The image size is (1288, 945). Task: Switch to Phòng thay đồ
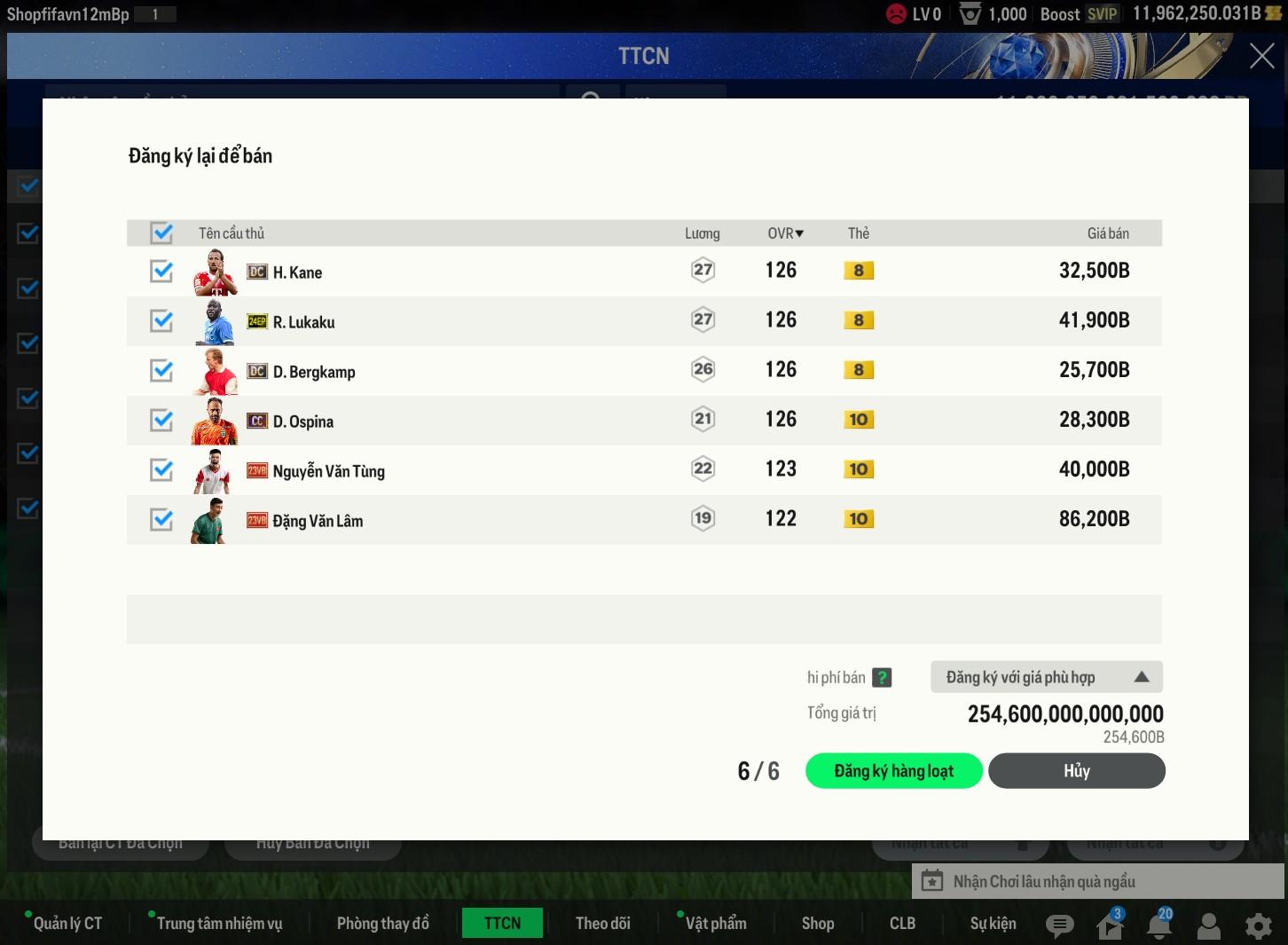point(382,924)
